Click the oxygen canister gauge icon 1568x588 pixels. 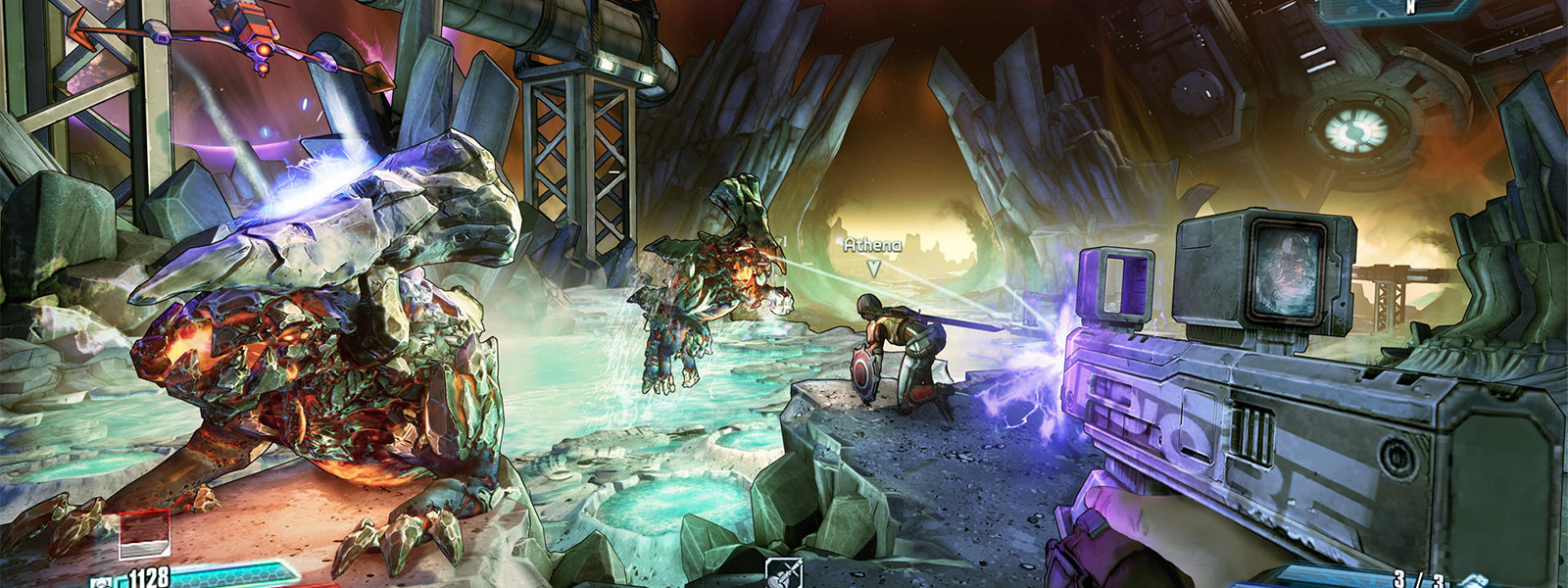tap(144, 535)
